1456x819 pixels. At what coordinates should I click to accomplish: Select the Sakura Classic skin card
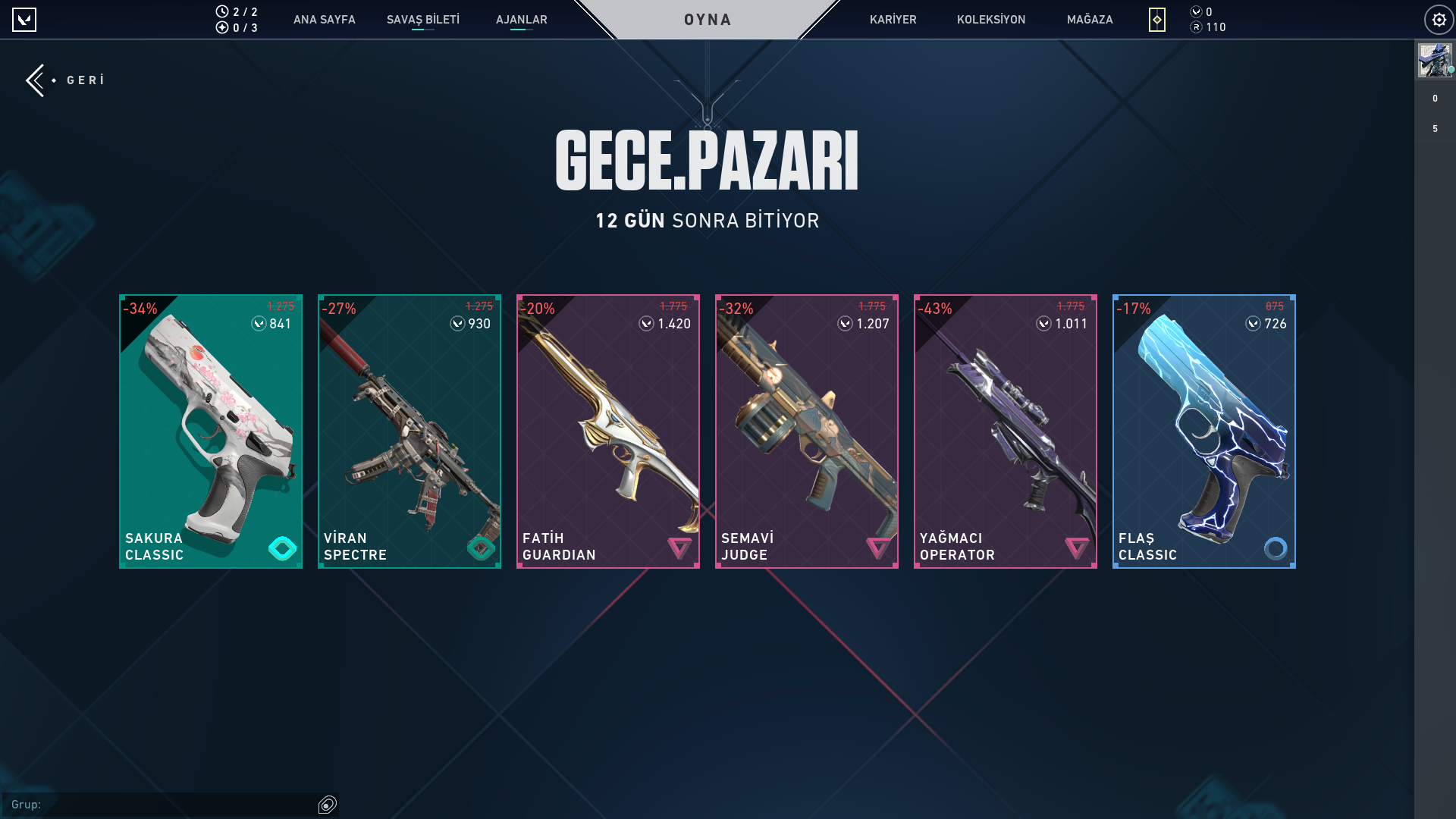(211, 431)
